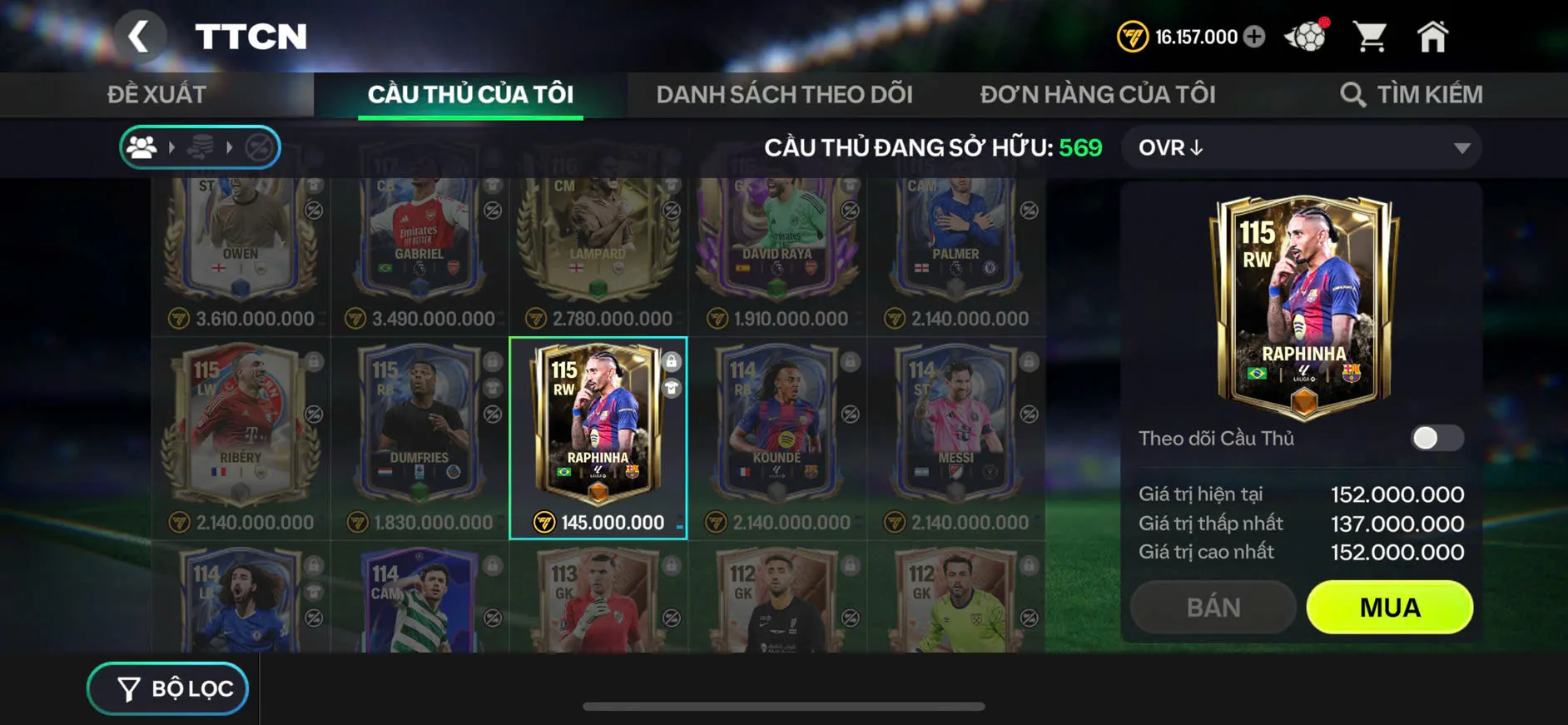
Task: Open the ĐƠN HÀNG CỦA TÔI tab
Action: pyautogui.click(x=1099, y=93)
